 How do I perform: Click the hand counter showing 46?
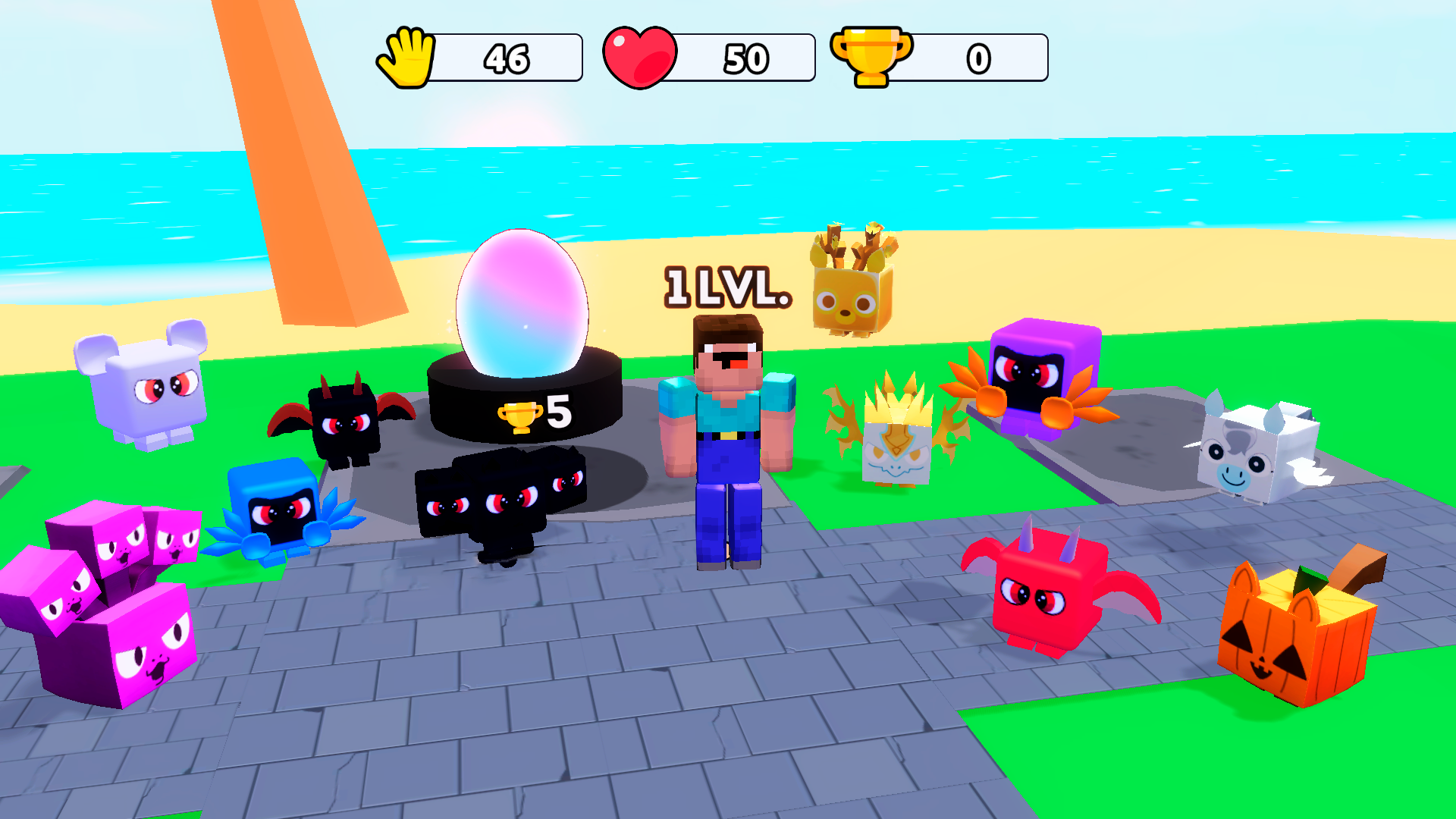[508, 55]
